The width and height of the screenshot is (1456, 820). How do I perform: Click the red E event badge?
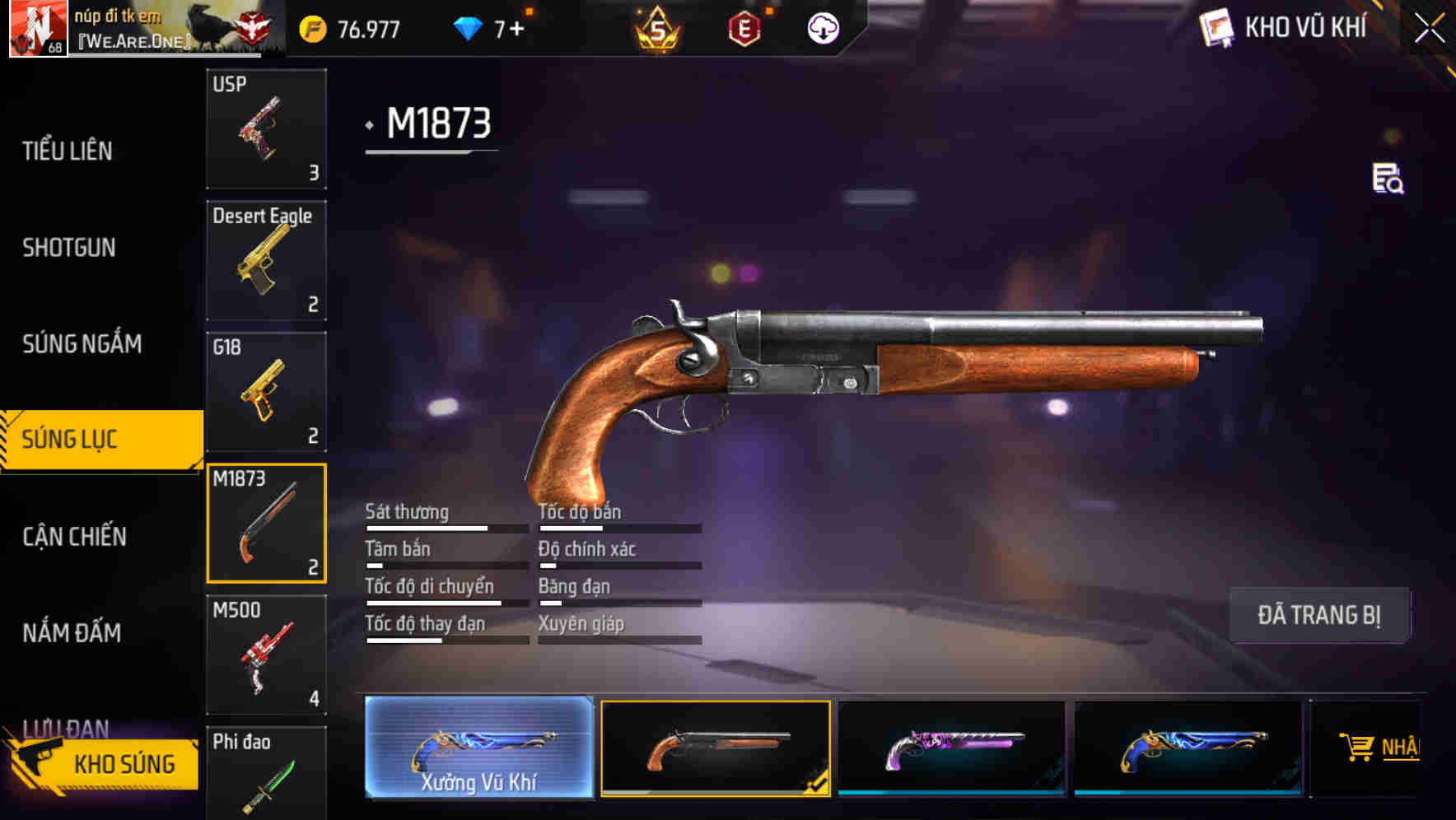(x=745, y=27)
